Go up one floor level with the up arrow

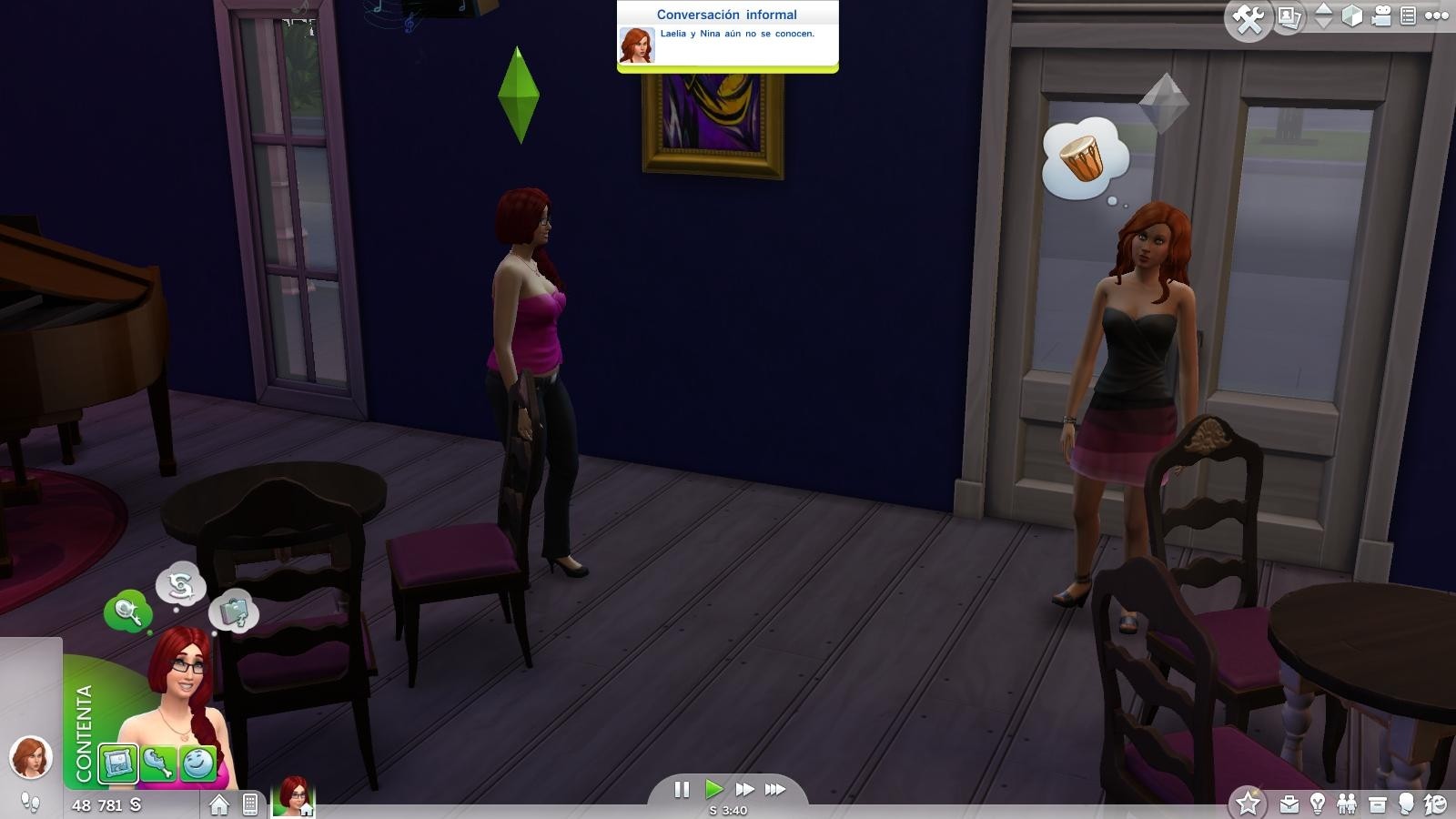pyautogui.click(x=1321, y=9)
